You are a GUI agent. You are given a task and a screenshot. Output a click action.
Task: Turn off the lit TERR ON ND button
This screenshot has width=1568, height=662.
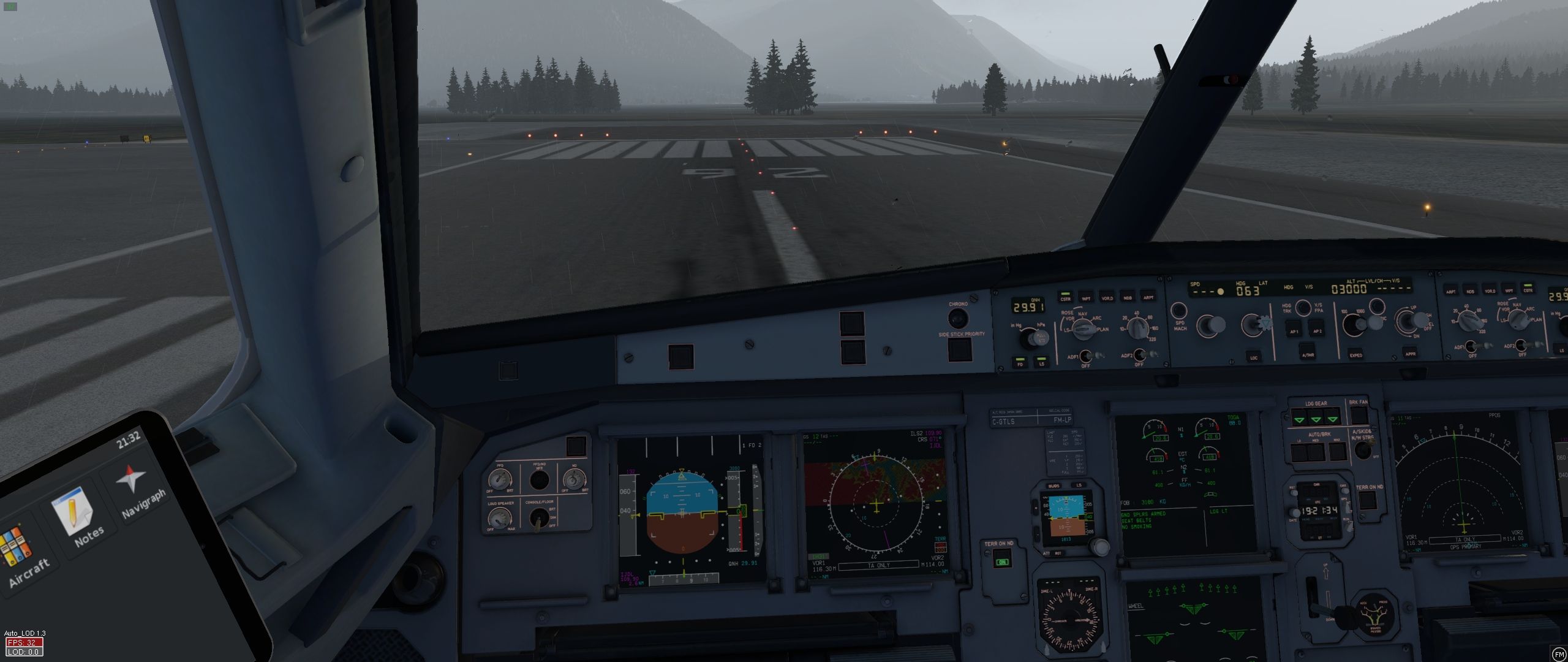(1002, 561)
